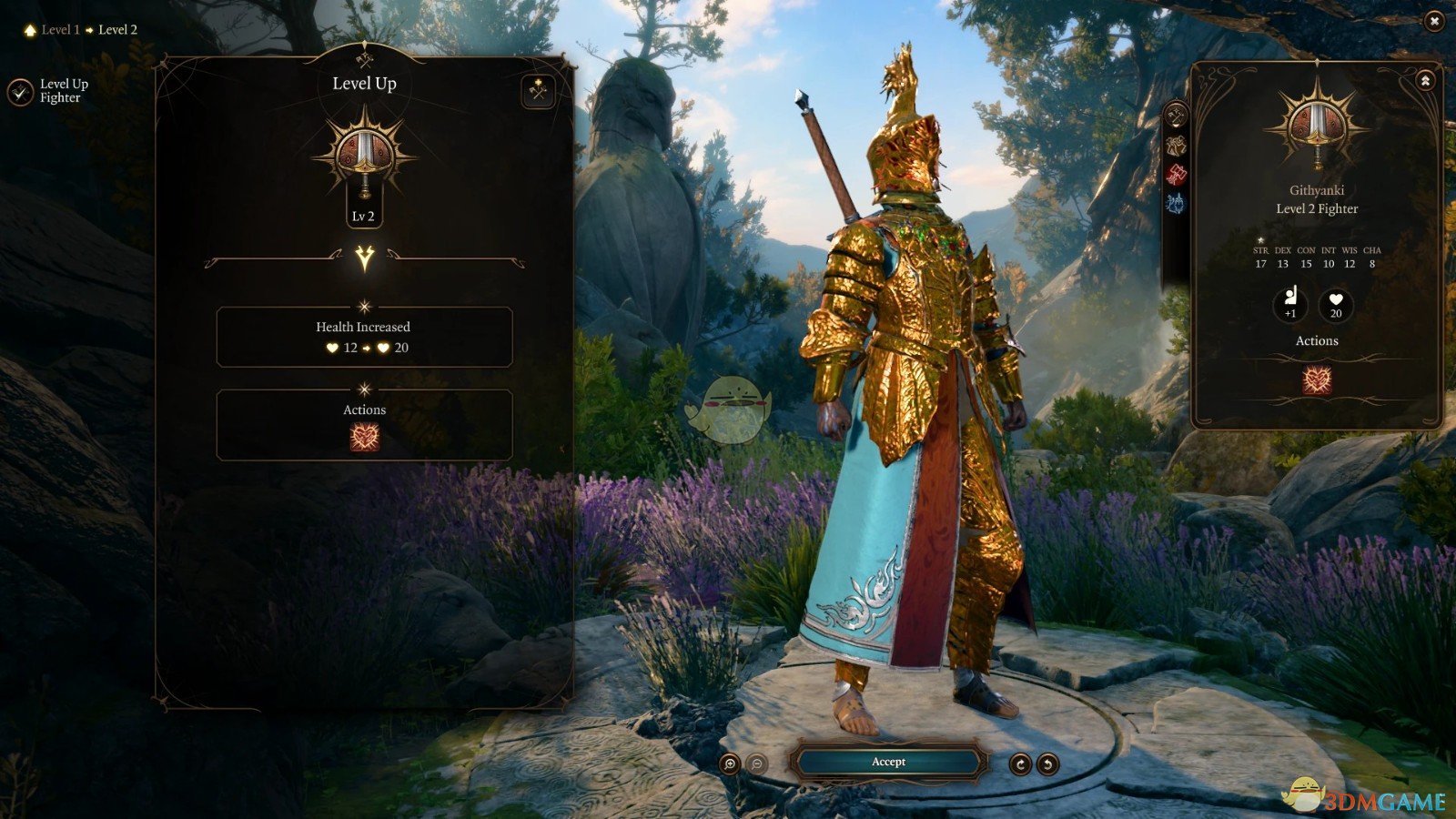Switch to the red side tab

pyautogui.click(x=1176, y=174)
